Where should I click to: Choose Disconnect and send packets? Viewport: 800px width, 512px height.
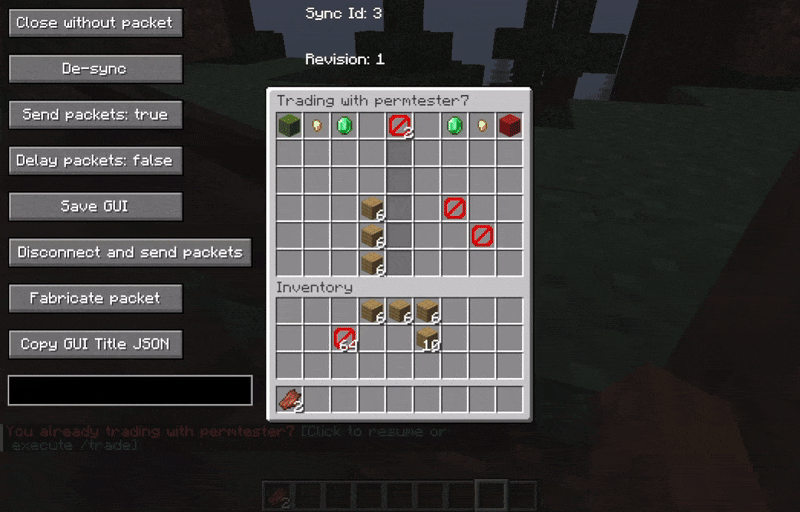[130, 253]
